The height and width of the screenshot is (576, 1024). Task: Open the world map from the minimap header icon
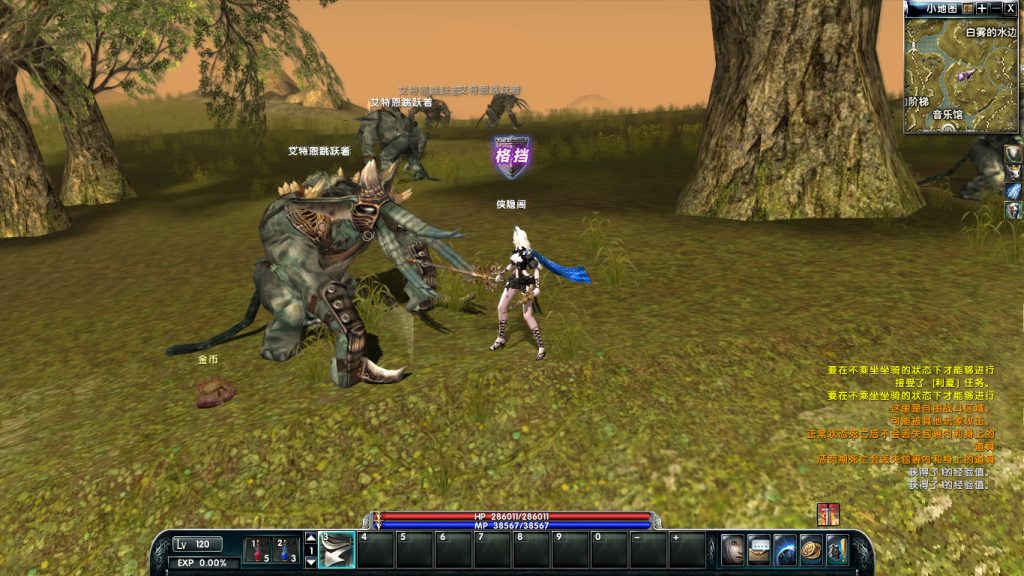[x=968, y=8]
